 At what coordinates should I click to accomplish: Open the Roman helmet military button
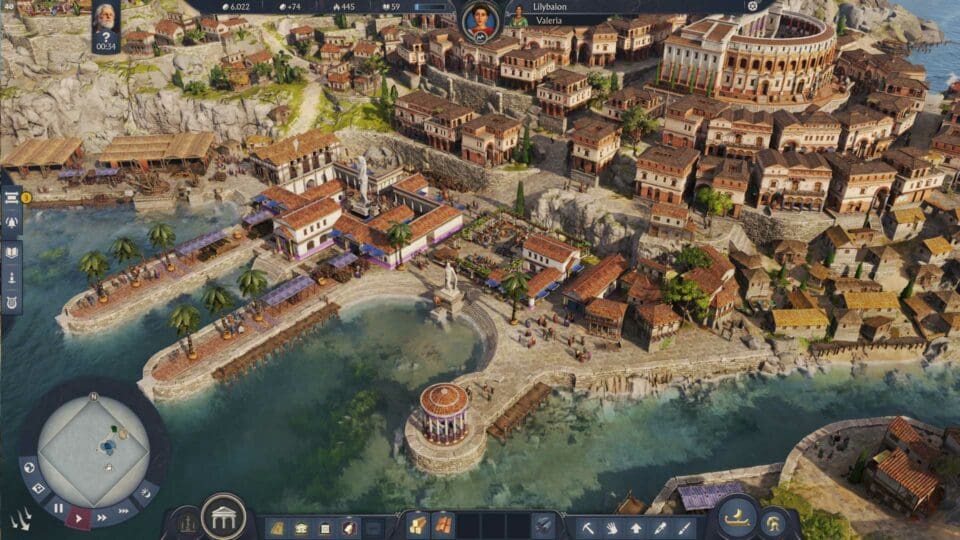(x=773, y=520)
